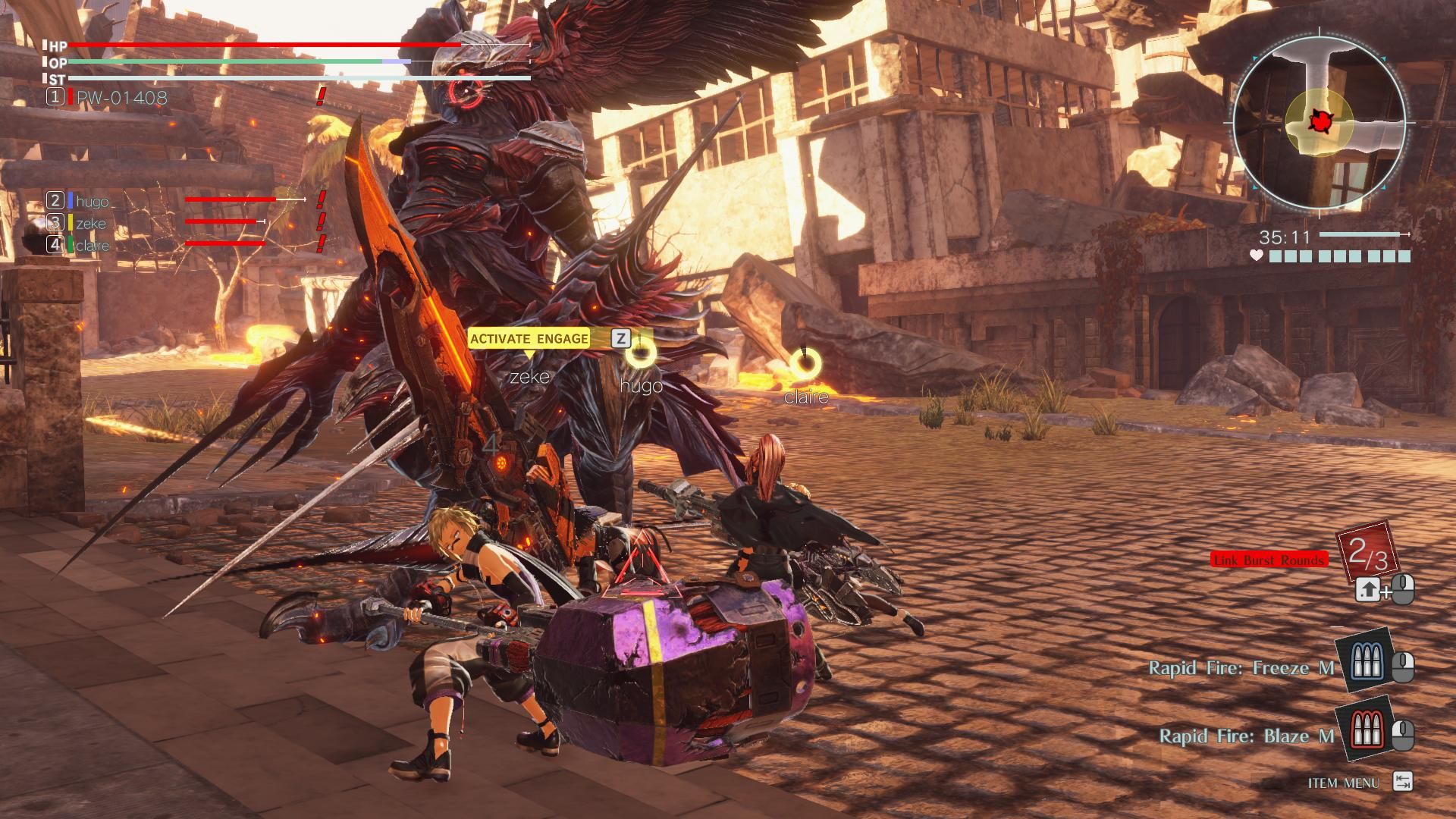Select party member claire in list
The height and width of the screenshot is (819, 1456).
coord(93,246)
